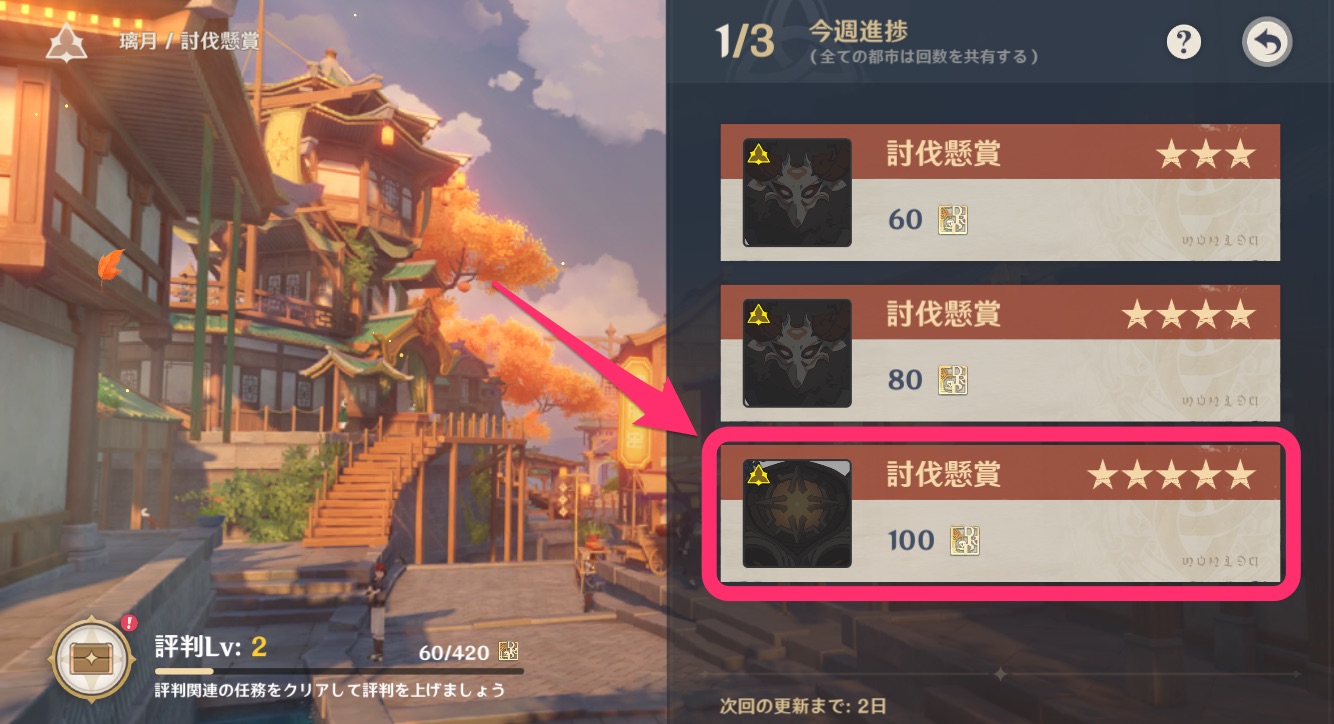The height and width of the screenshot is (724, 1334).
Task: Select the 80-reward 討伐懸賞 bounty card
Action: [x=1000, y=353]
